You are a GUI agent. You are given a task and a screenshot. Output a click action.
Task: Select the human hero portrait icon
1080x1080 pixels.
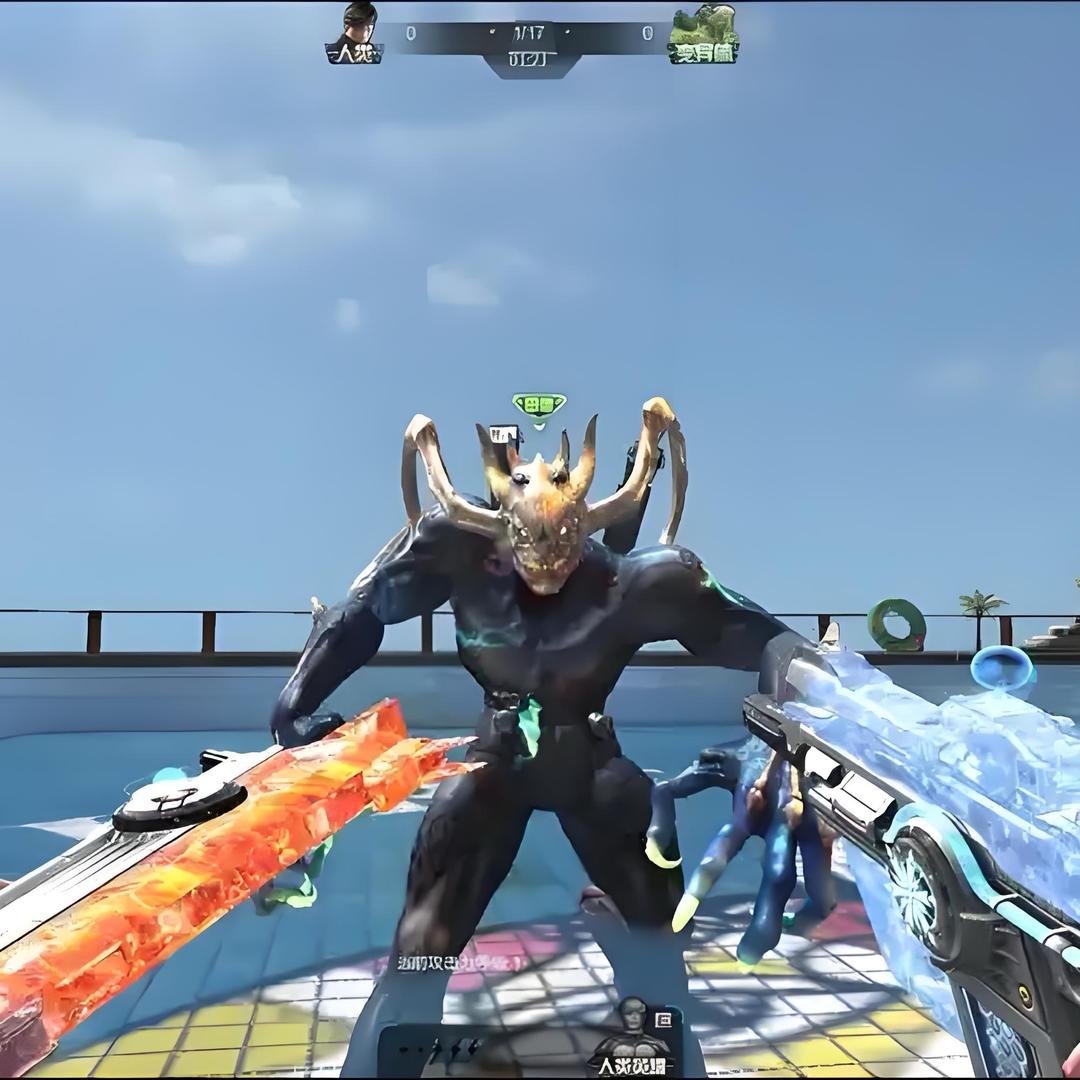point(630,1020)
